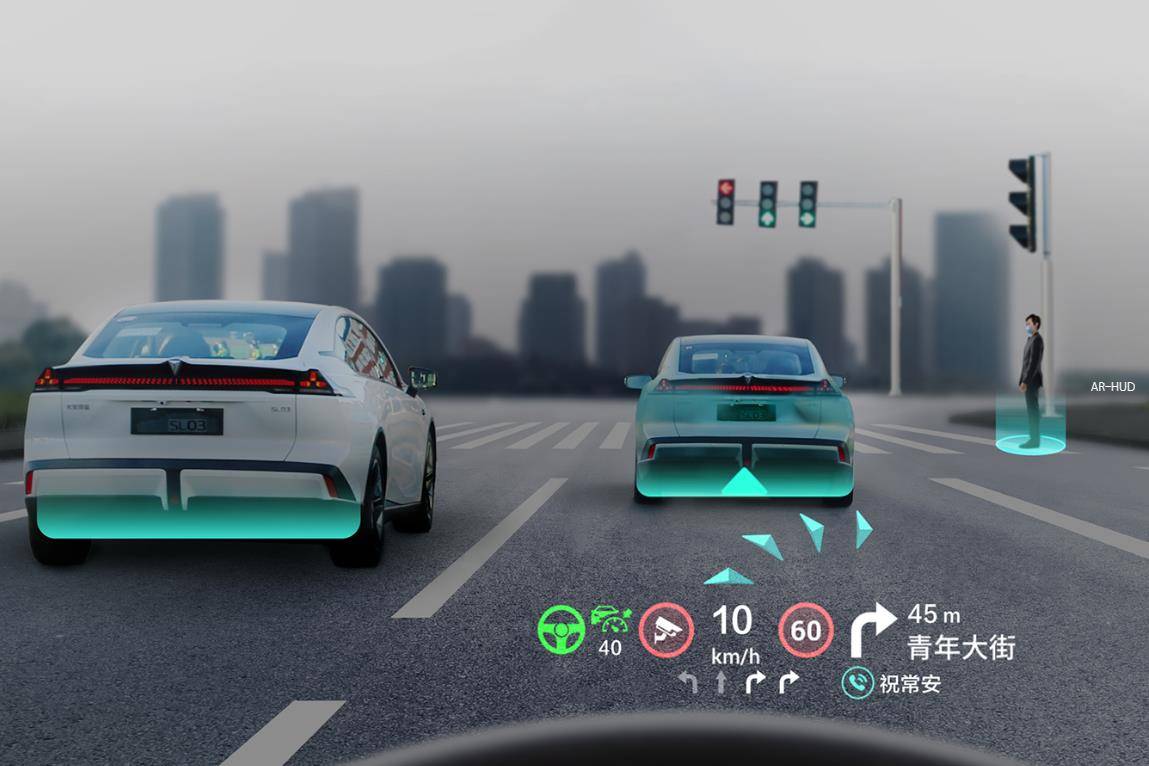Image resolution: width=1149 pixels, height=766 pixels.
Task: Open the teal phone call icon
Action: 857,683
